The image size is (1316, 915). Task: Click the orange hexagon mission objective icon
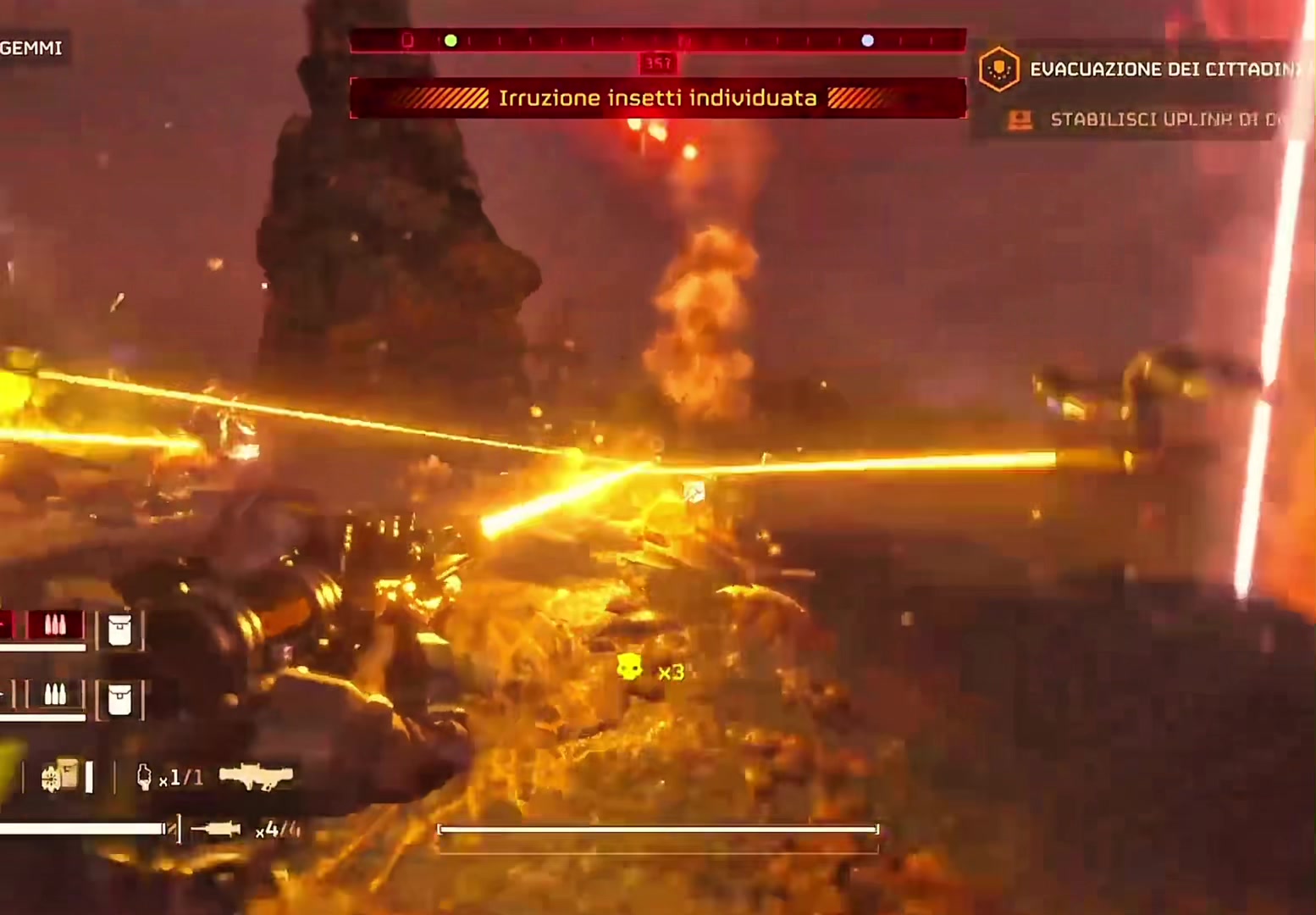[998, 69]
